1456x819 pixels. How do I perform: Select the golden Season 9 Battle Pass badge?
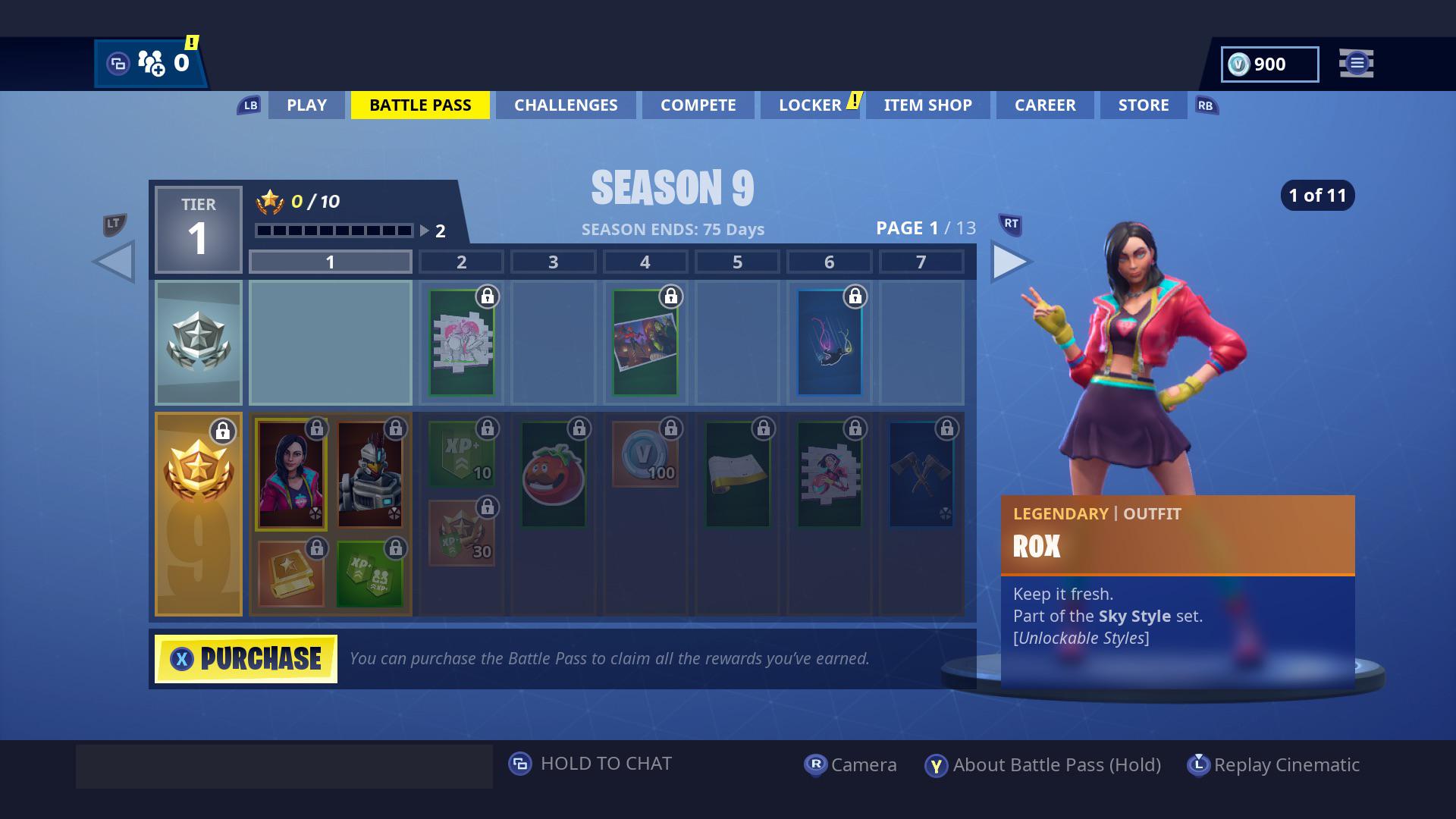tap(199, 513)
